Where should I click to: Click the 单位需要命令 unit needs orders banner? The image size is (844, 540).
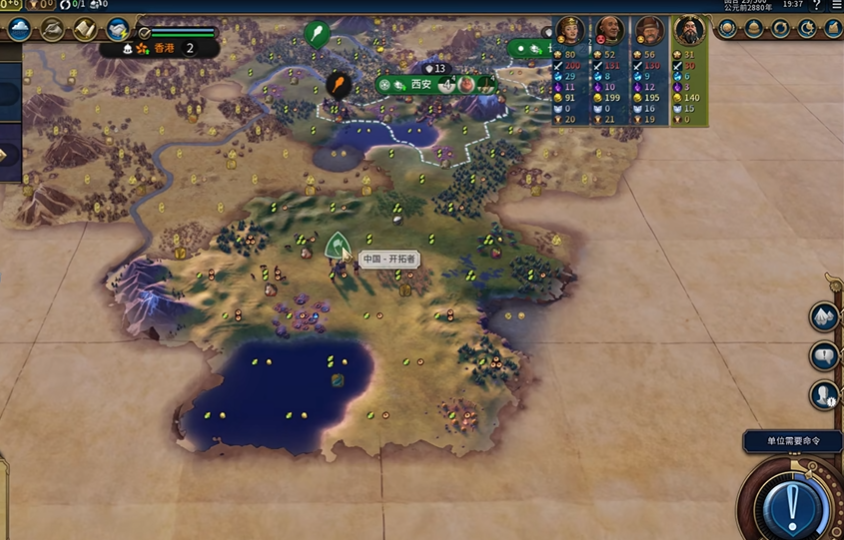click(x=792, y=441)
